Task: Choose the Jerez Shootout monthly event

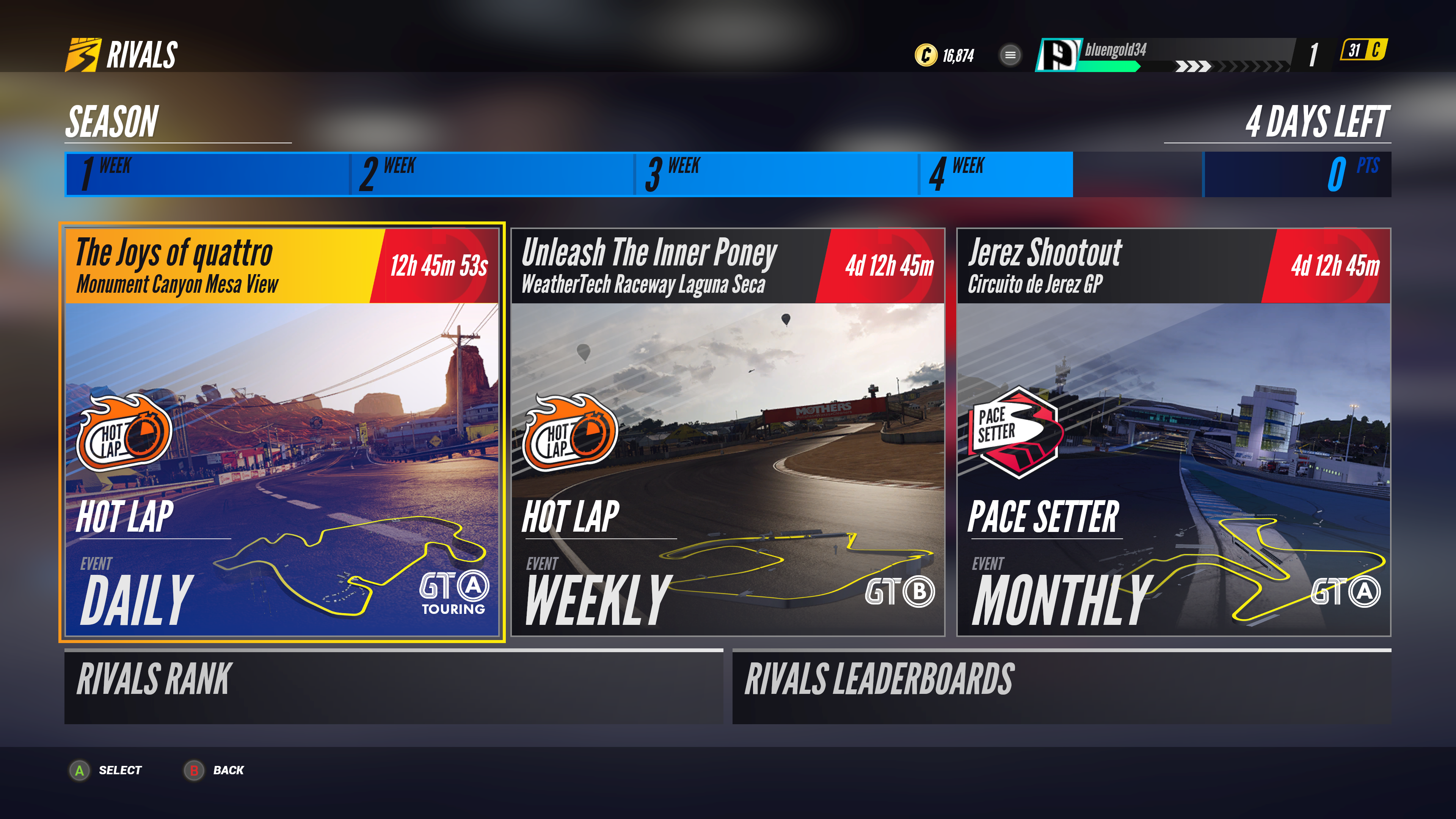Action: (1173, 432)
